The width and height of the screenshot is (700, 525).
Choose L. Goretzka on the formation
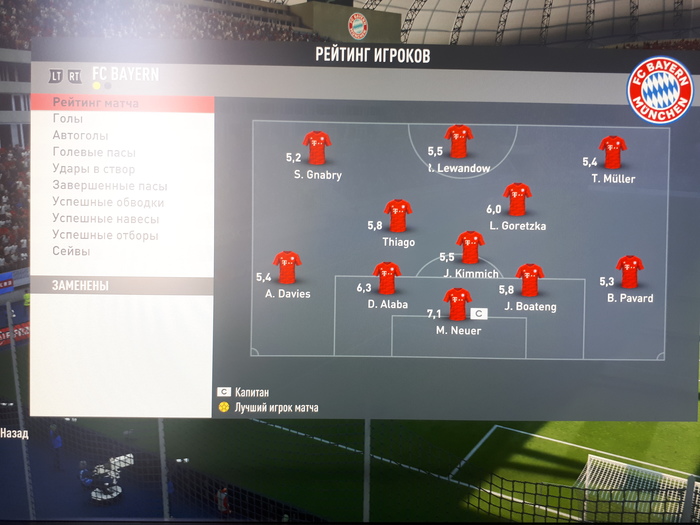click(517, 199)
